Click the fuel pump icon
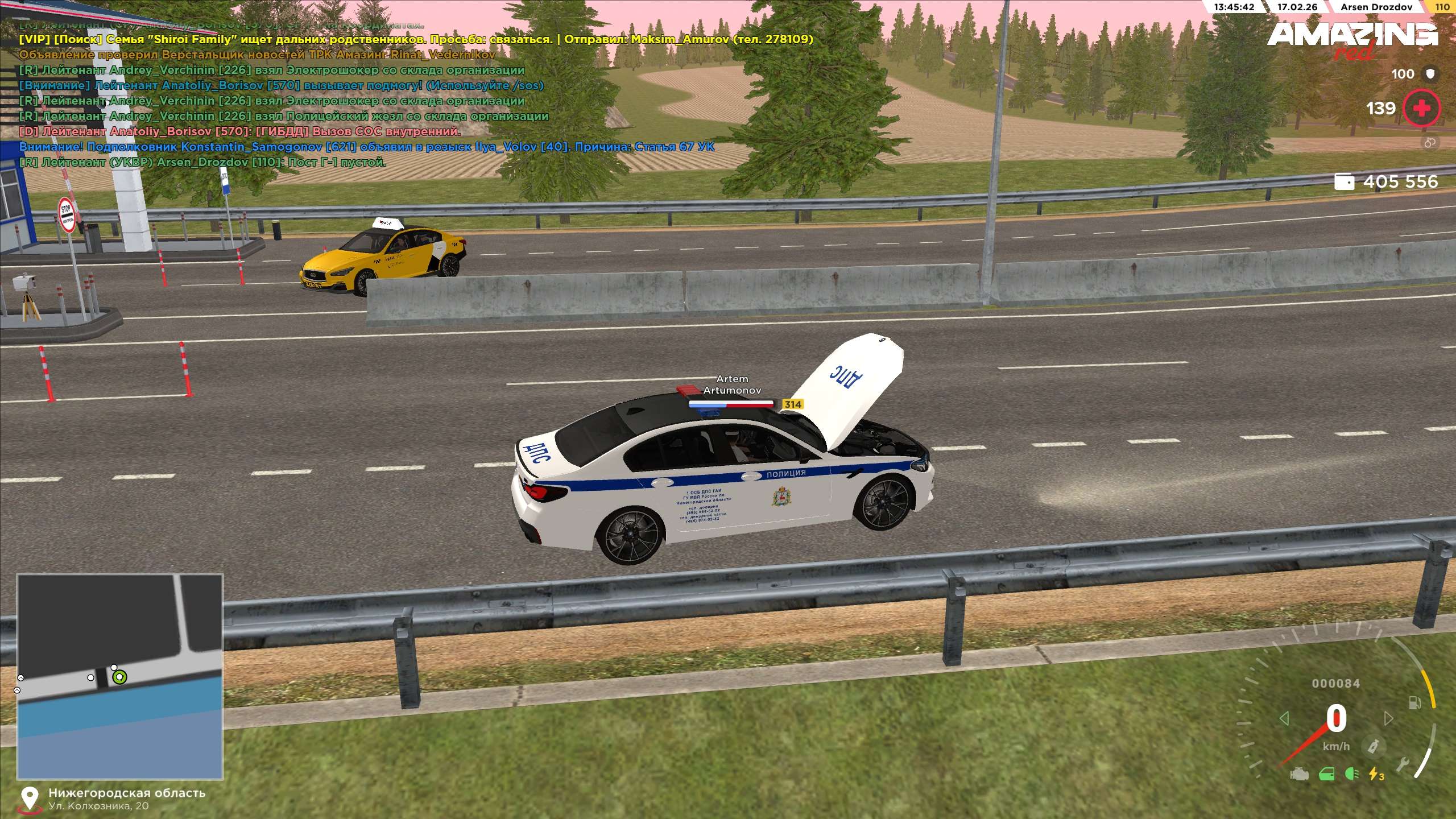The height and width of the screenshot is (819, 1456). (1414, 703)
